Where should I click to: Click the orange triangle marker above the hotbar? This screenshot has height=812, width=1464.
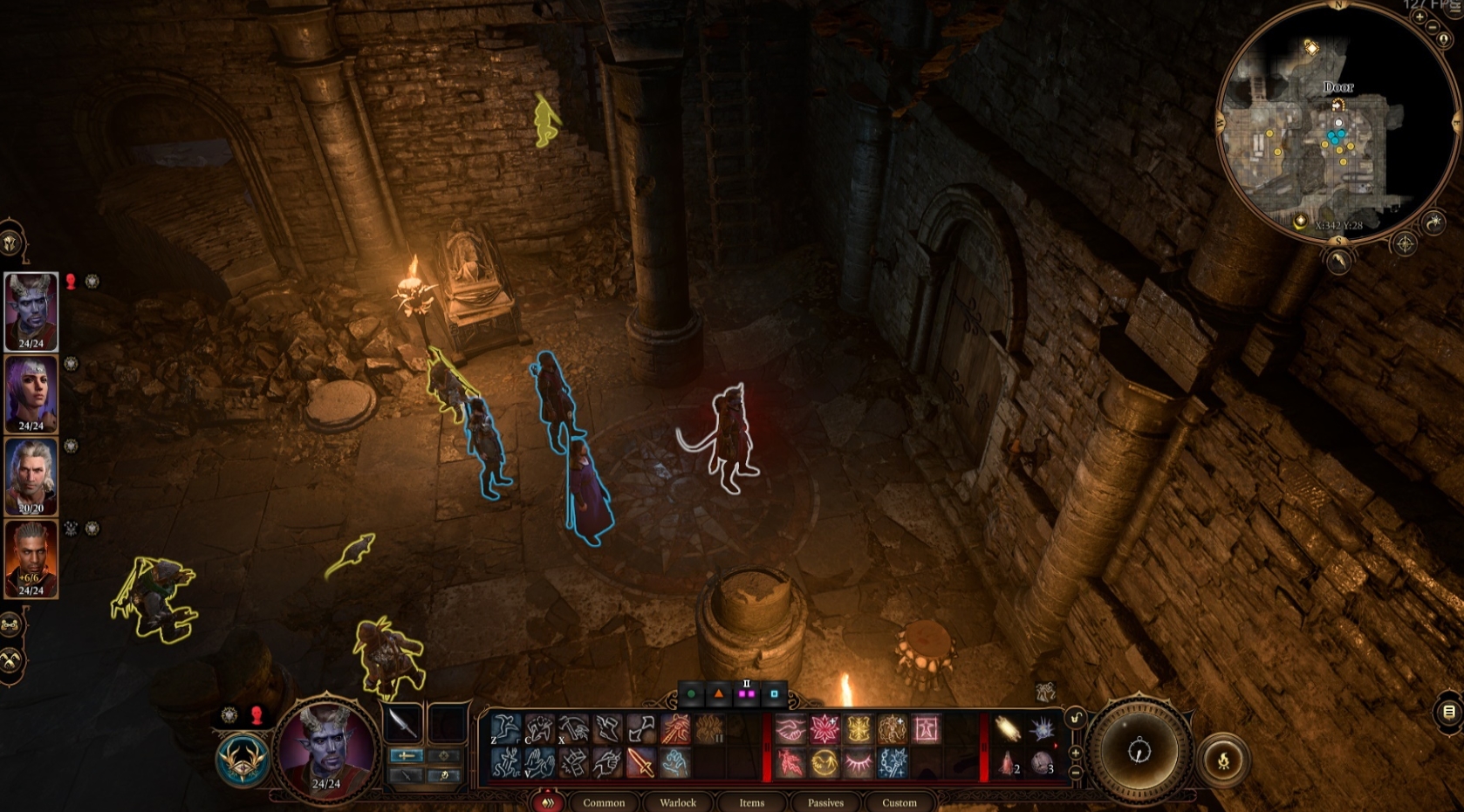[718, 693]
